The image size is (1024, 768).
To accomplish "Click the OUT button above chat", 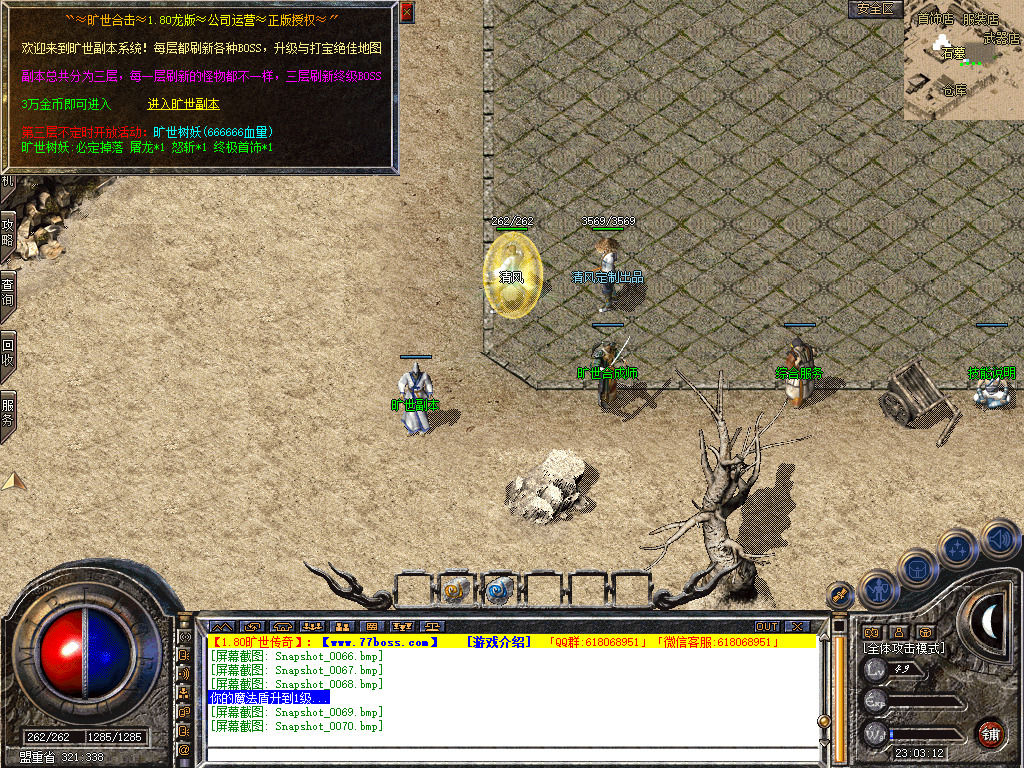I will [767, 627].
